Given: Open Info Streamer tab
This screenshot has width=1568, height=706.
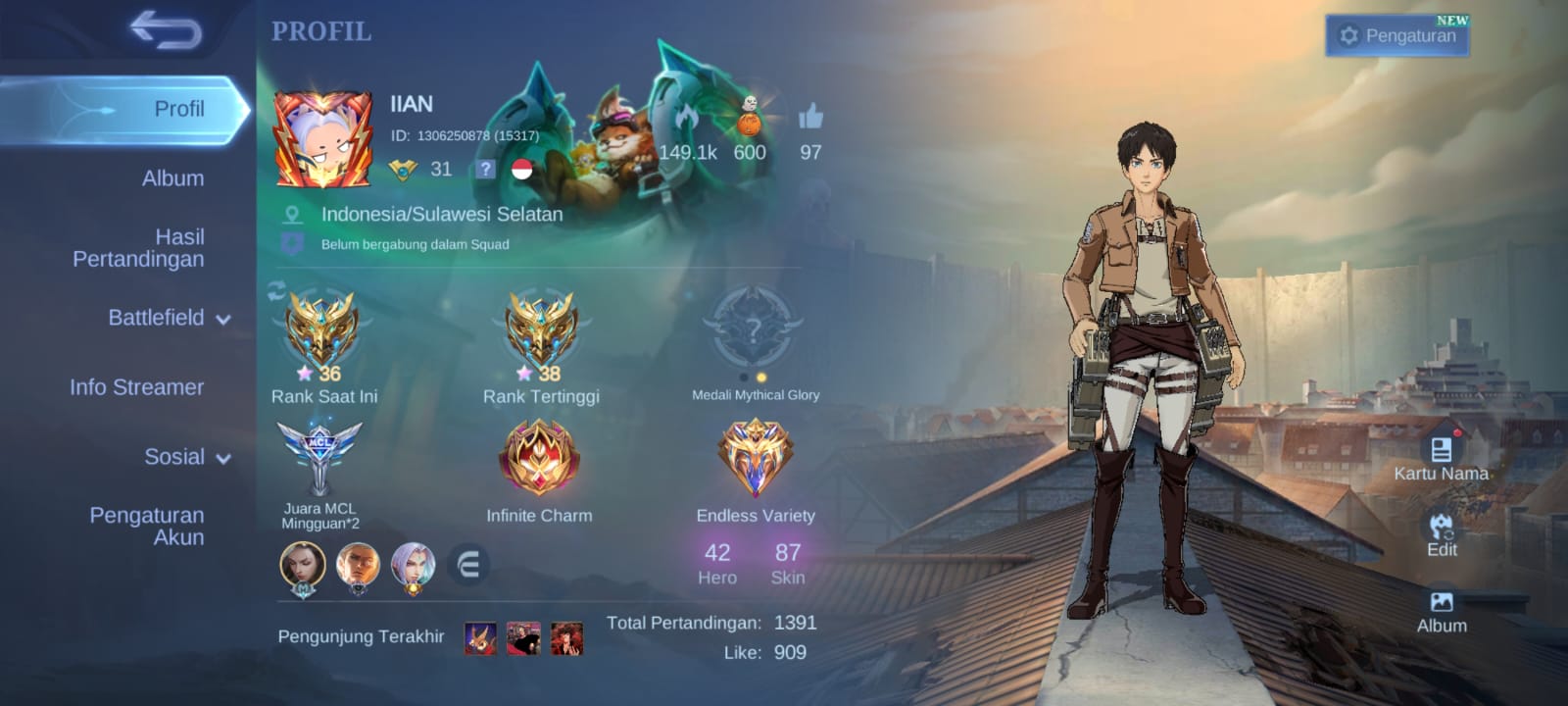Looking at the screenshot, I should [136, 387].
